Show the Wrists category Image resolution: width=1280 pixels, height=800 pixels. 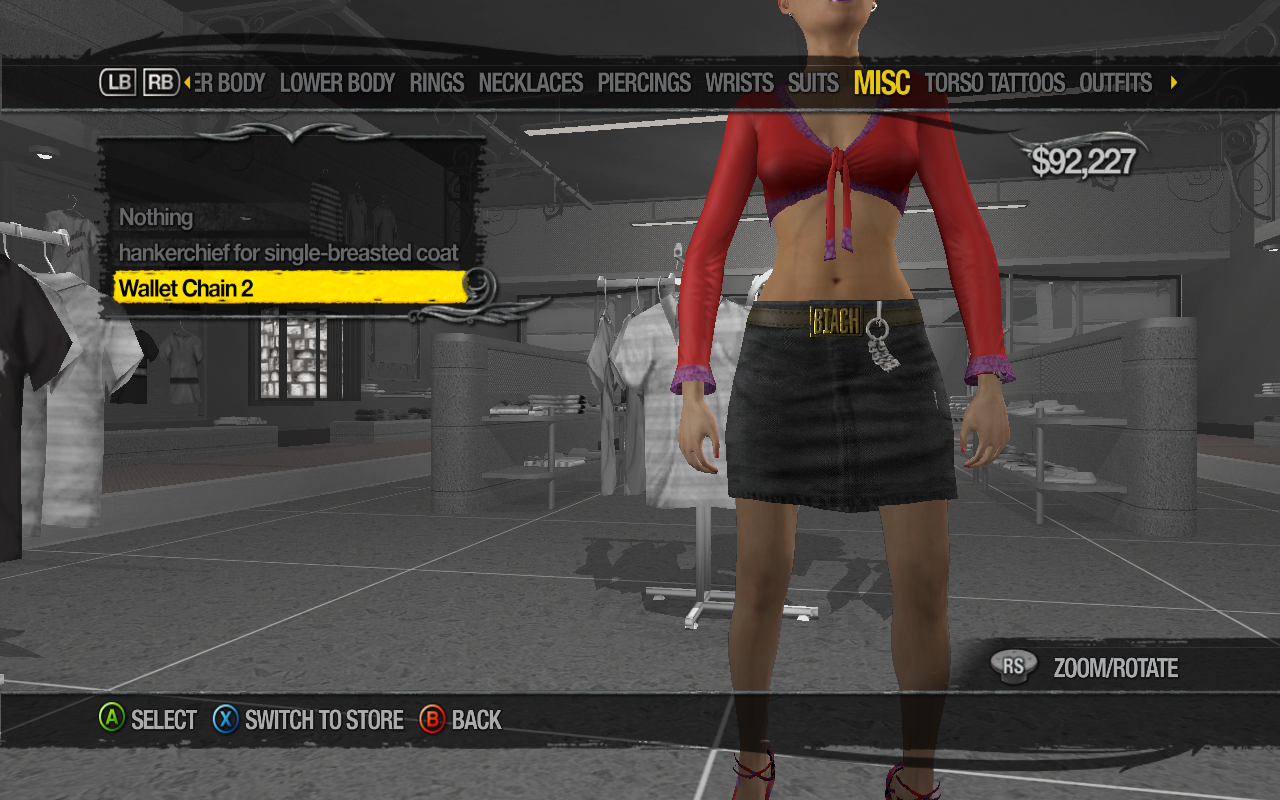(739, 83)
